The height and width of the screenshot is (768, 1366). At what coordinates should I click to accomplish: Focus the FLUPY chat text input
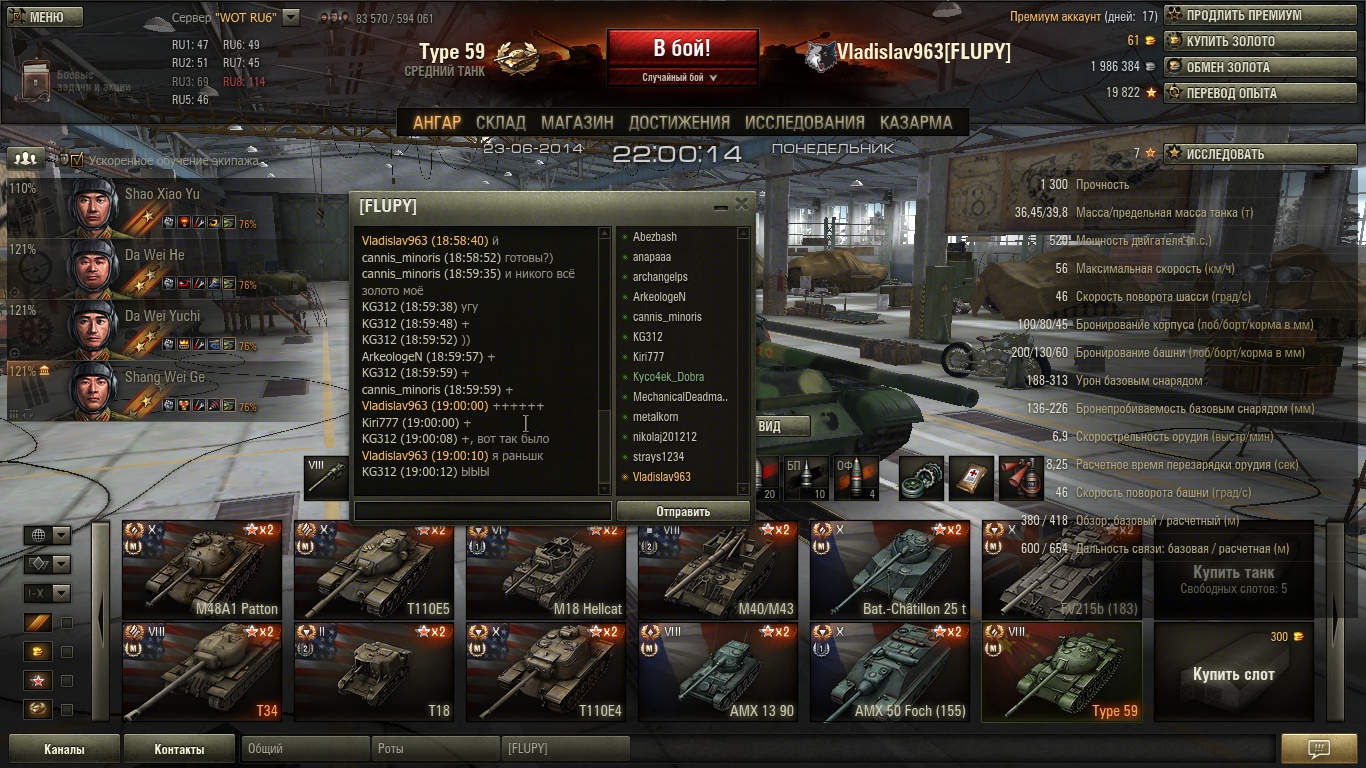tap(482, 511)
